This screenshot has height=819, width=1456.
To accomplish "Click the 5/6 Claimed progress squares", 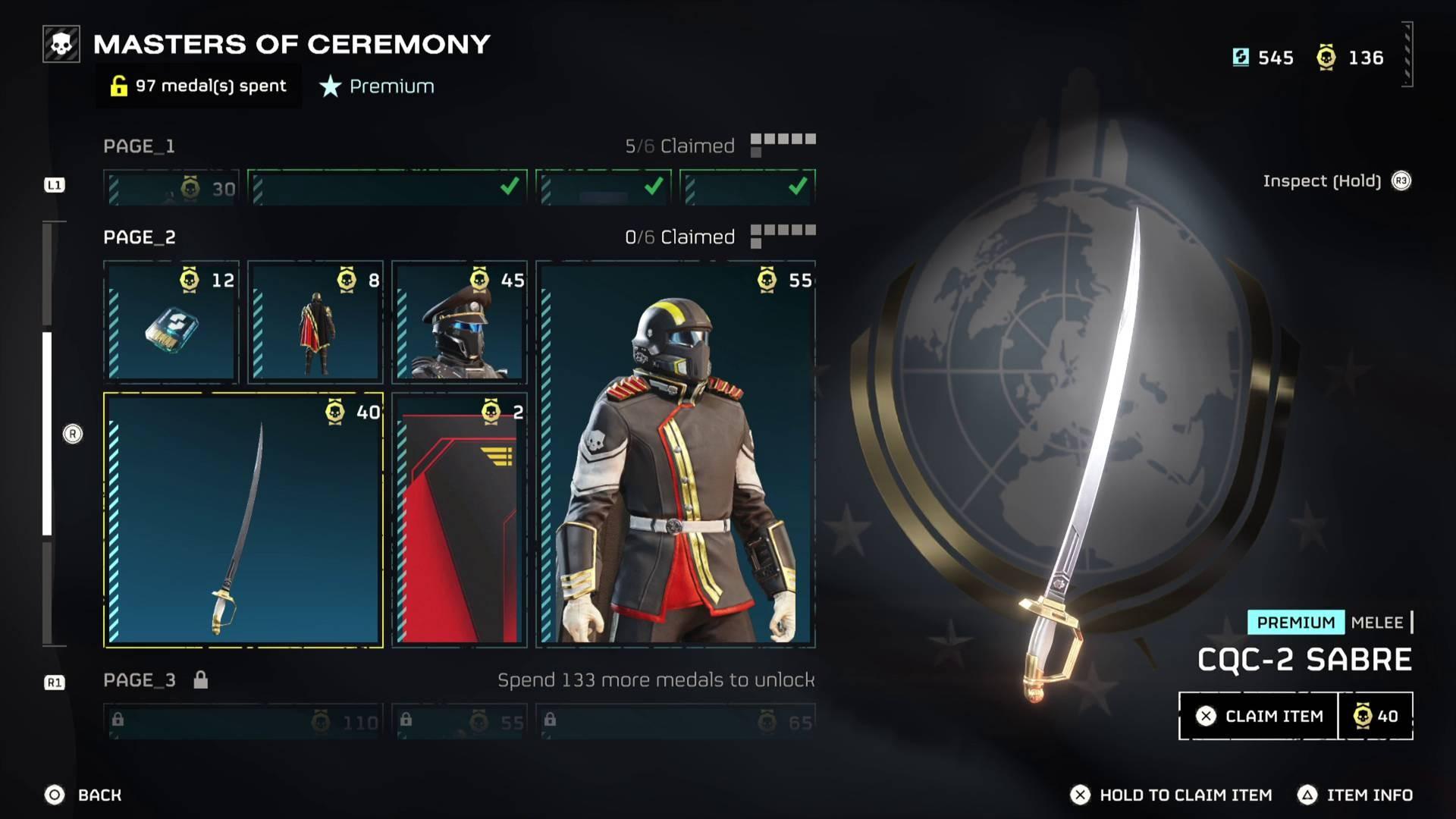I will [x=783, y=142].
